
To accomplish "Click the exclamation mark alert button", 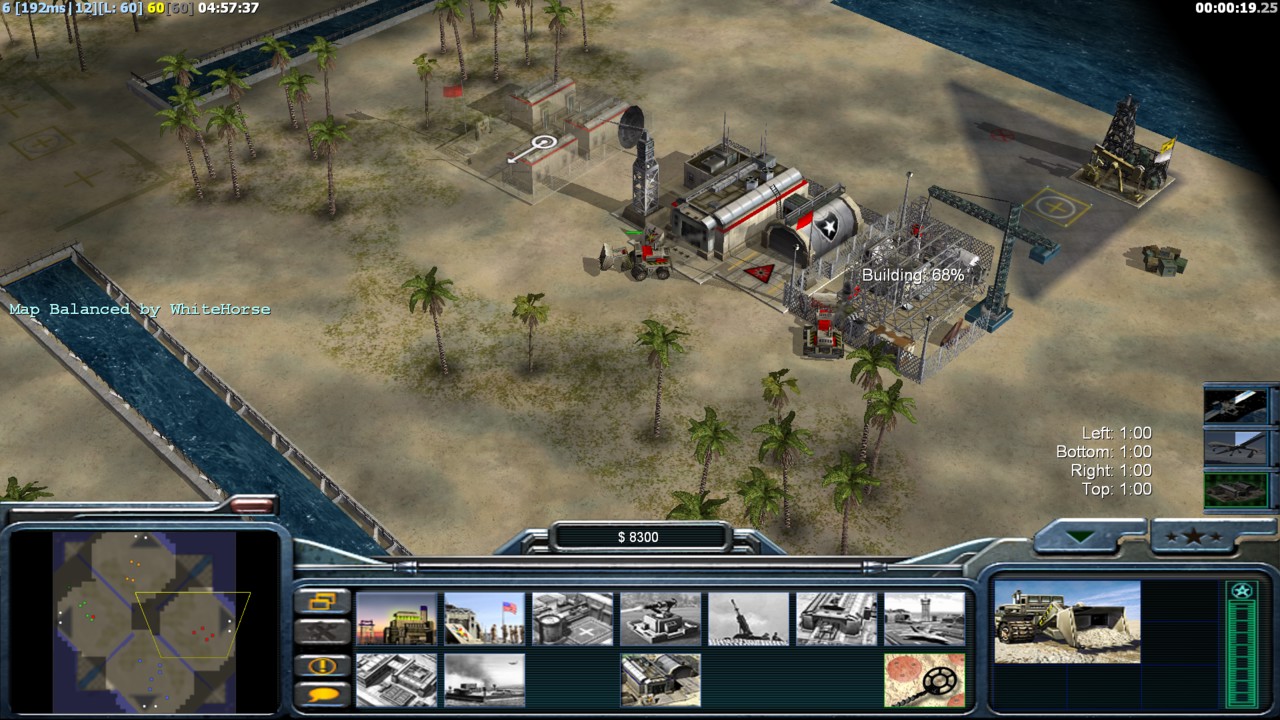I will 323,665.
